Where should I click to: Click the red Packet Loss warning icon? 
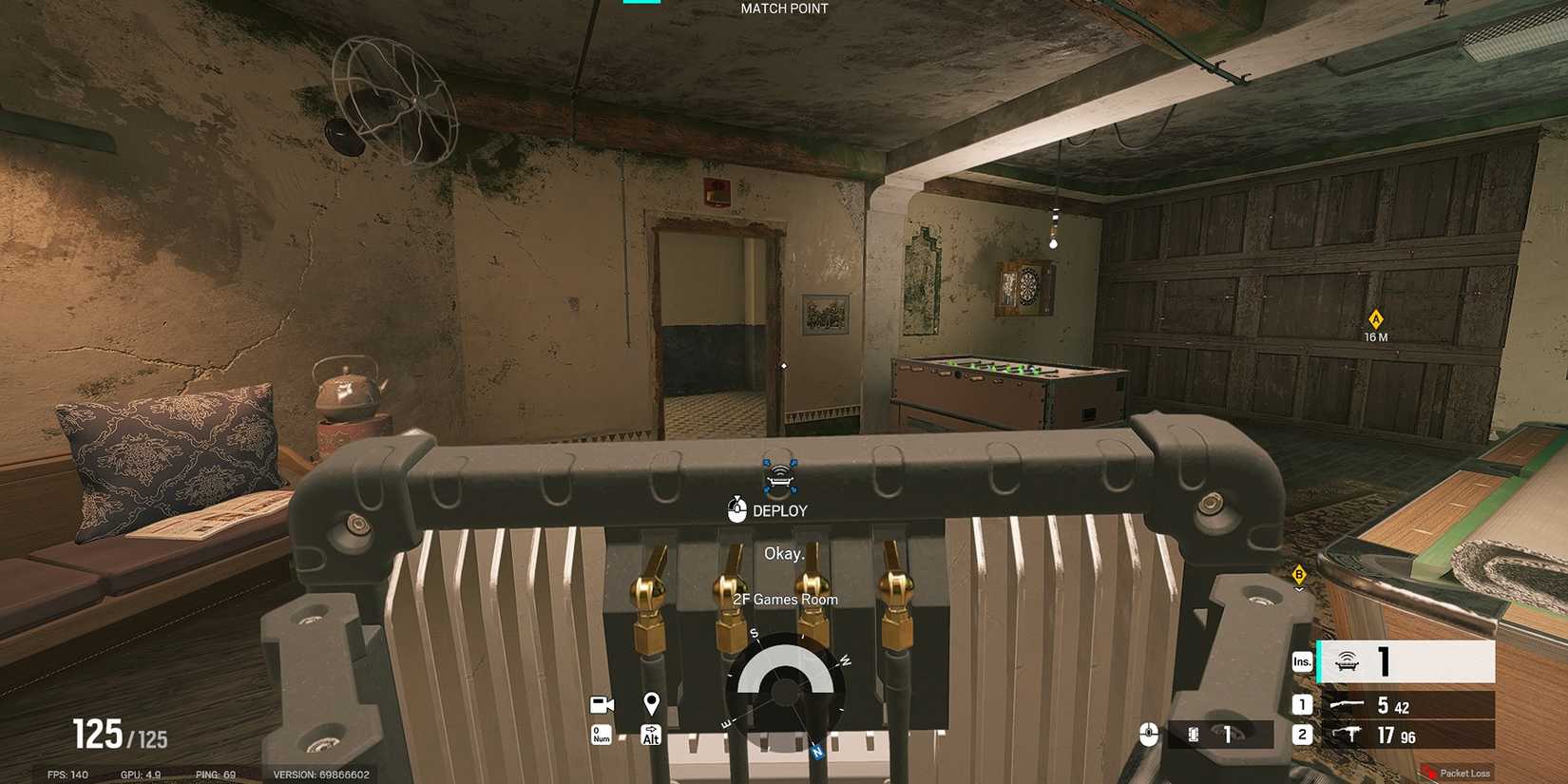1429,774
